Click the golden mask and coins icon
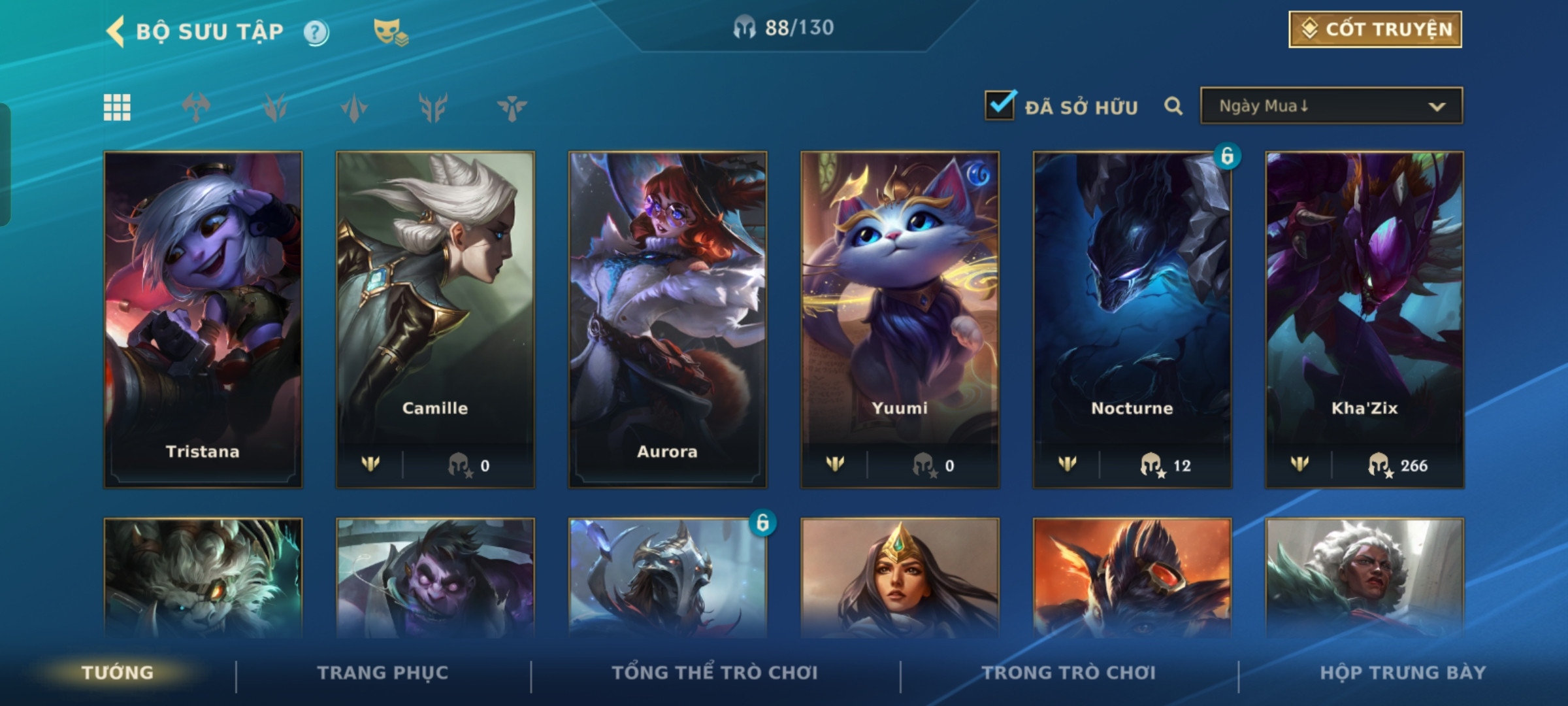 point(390,32)
